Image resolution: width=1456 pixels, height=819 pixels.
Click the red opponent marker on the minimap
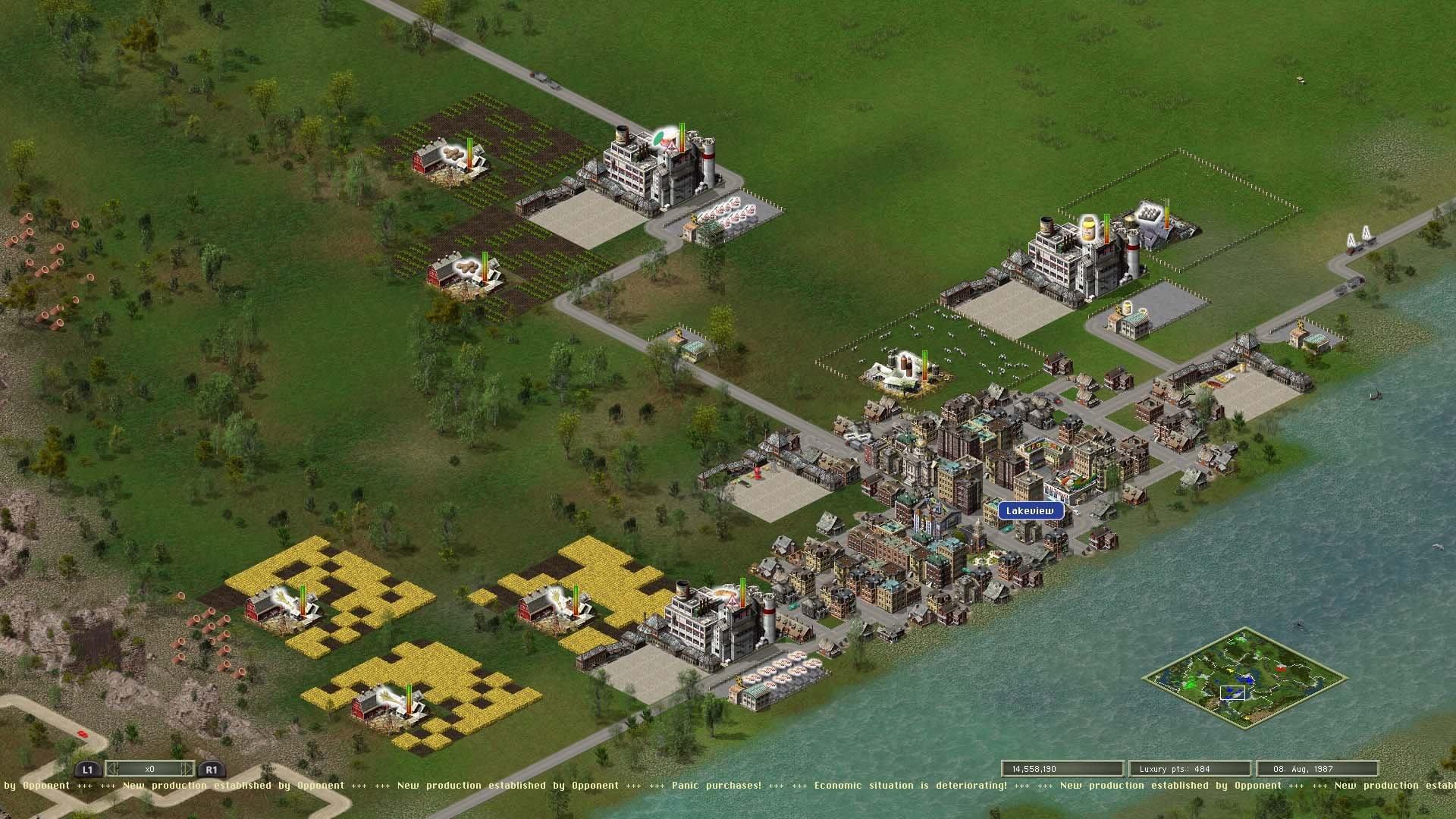[x=1281, y=669]
